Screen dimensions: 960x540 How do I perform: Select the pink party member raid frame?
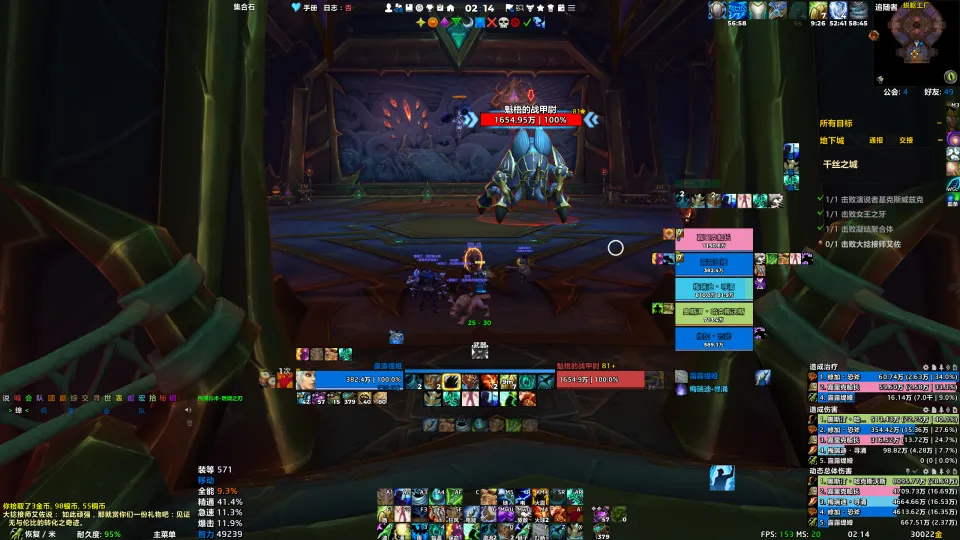(x=713, y=240)
